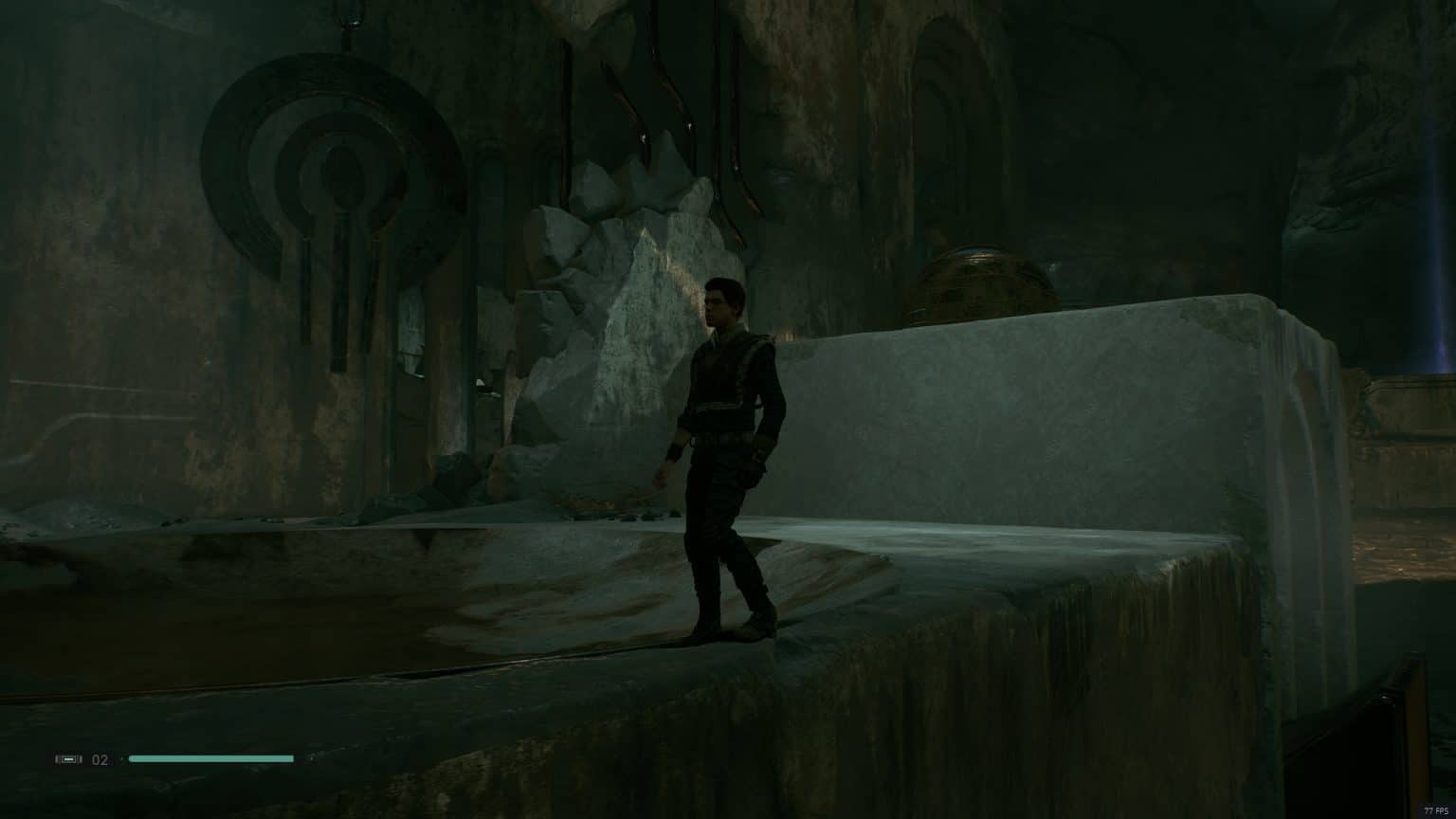This screenshot has height=819, width=1456.
Task: Click the left end cap of the health bar
Action: point(132,759)
